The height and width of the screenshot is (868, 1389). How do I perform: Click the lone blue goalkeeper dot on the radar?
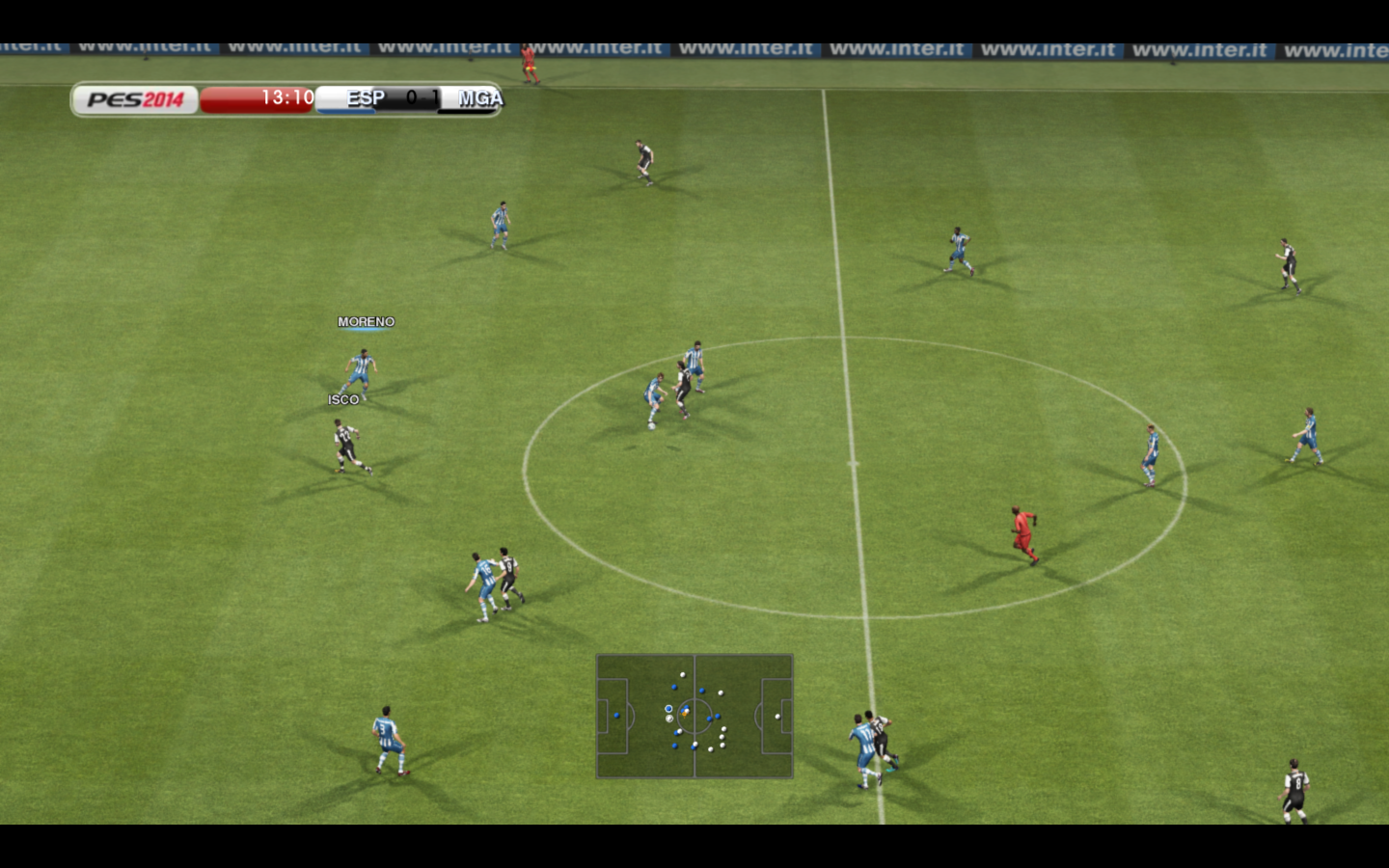coord(616,715)
